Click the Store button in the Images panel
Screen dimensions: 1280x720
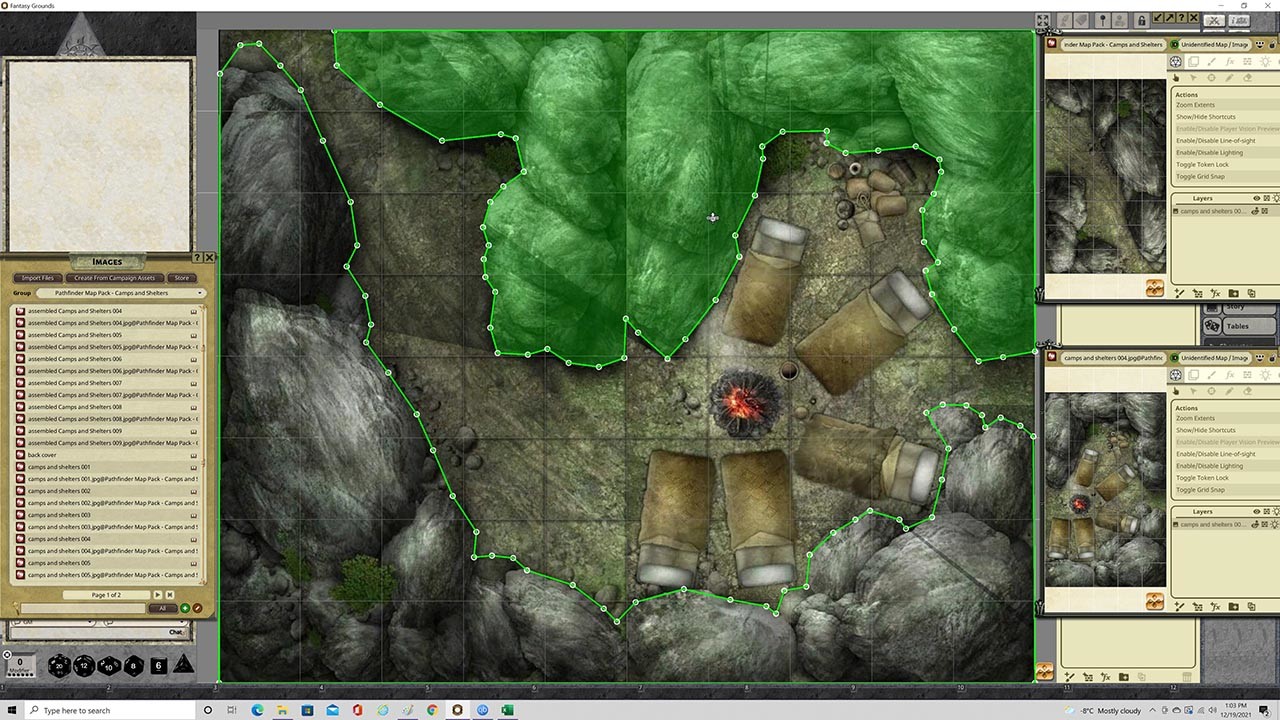click(x=181, y=278)
